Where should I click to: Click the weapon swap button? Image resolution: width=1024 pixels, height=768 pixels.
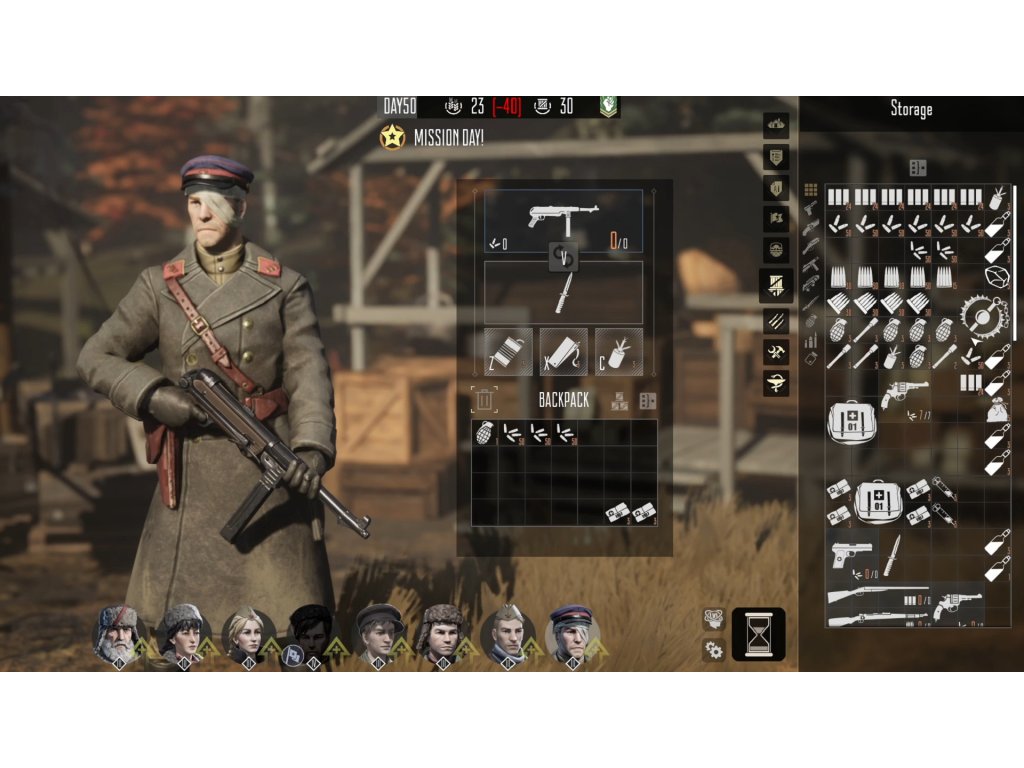[x=563, y=258]
